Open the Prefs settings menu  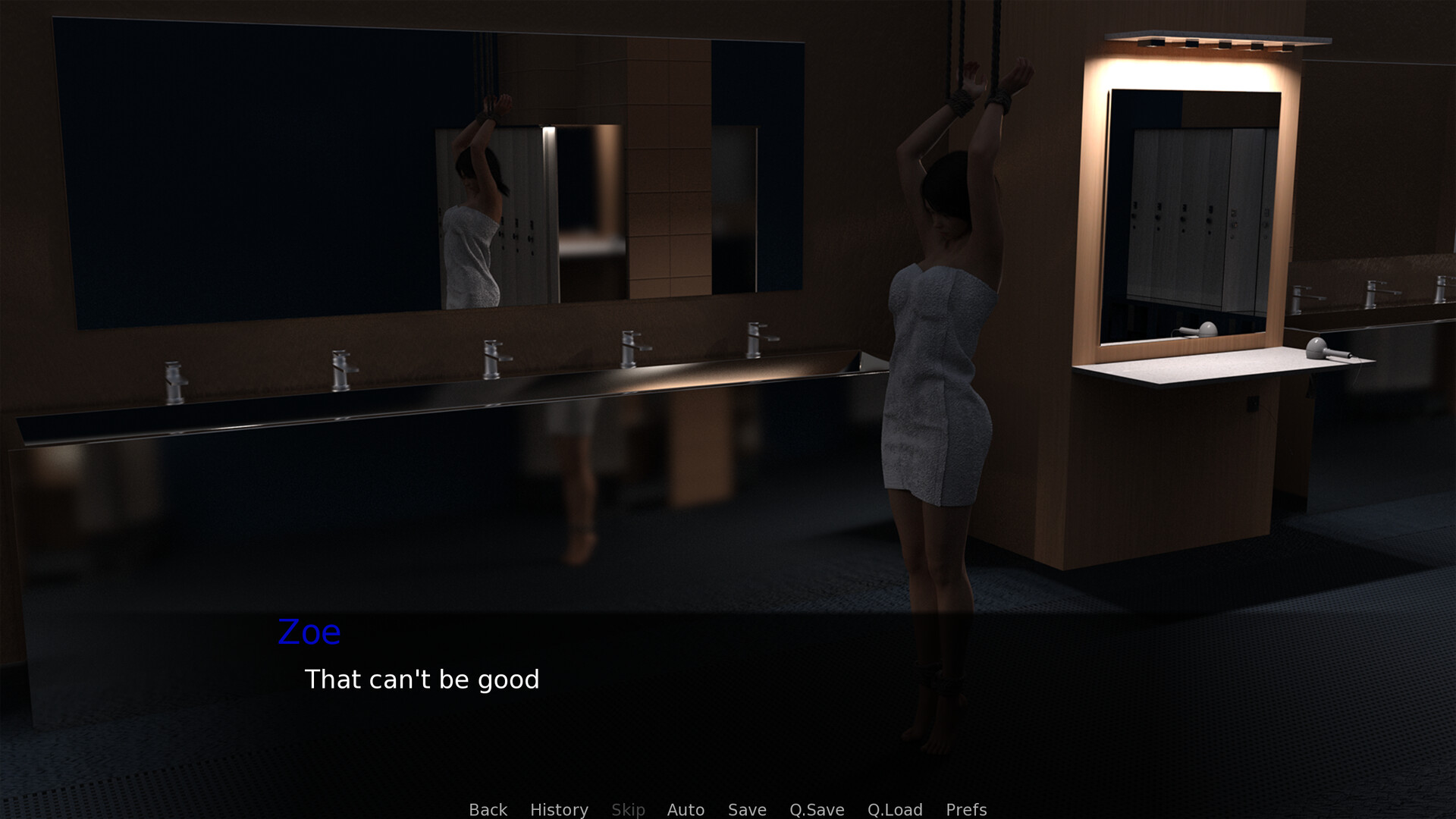tap(965, 809)
